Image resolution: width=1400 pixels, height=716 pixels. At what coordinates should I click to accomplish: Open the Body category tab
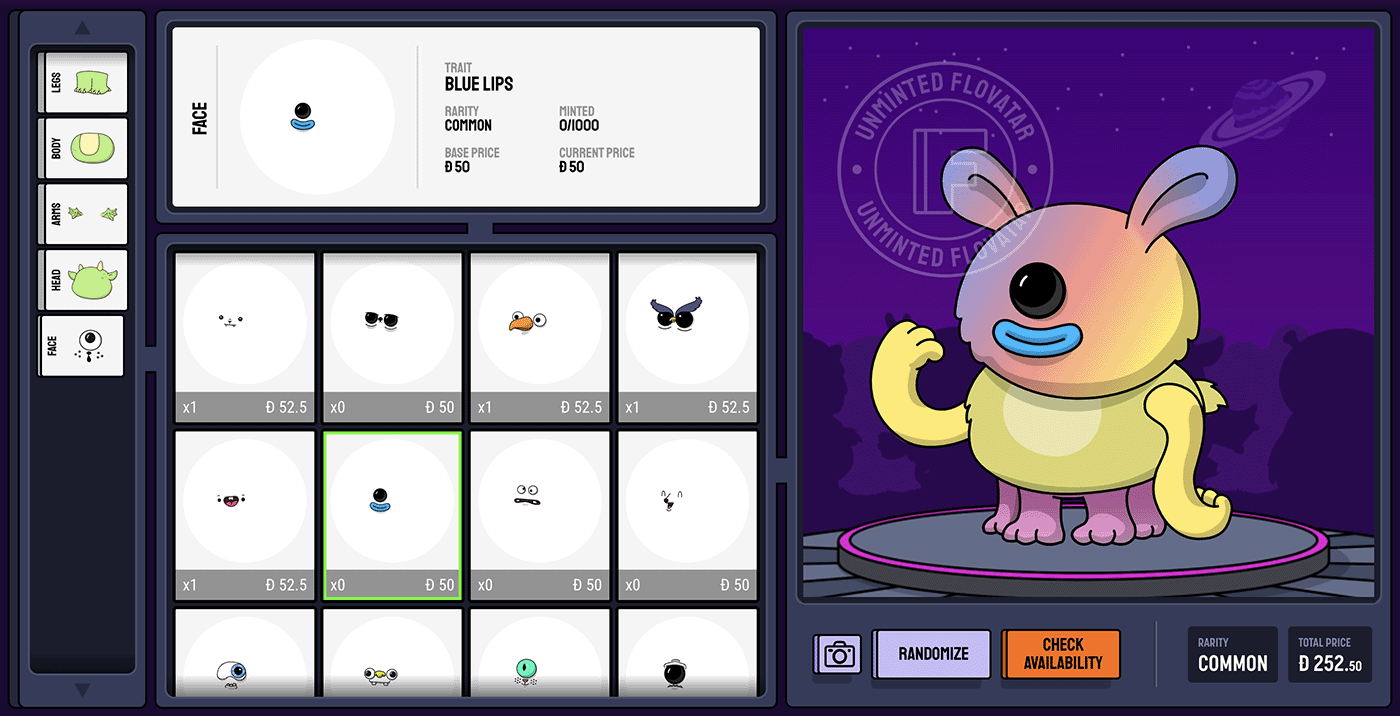coord(84,148)
